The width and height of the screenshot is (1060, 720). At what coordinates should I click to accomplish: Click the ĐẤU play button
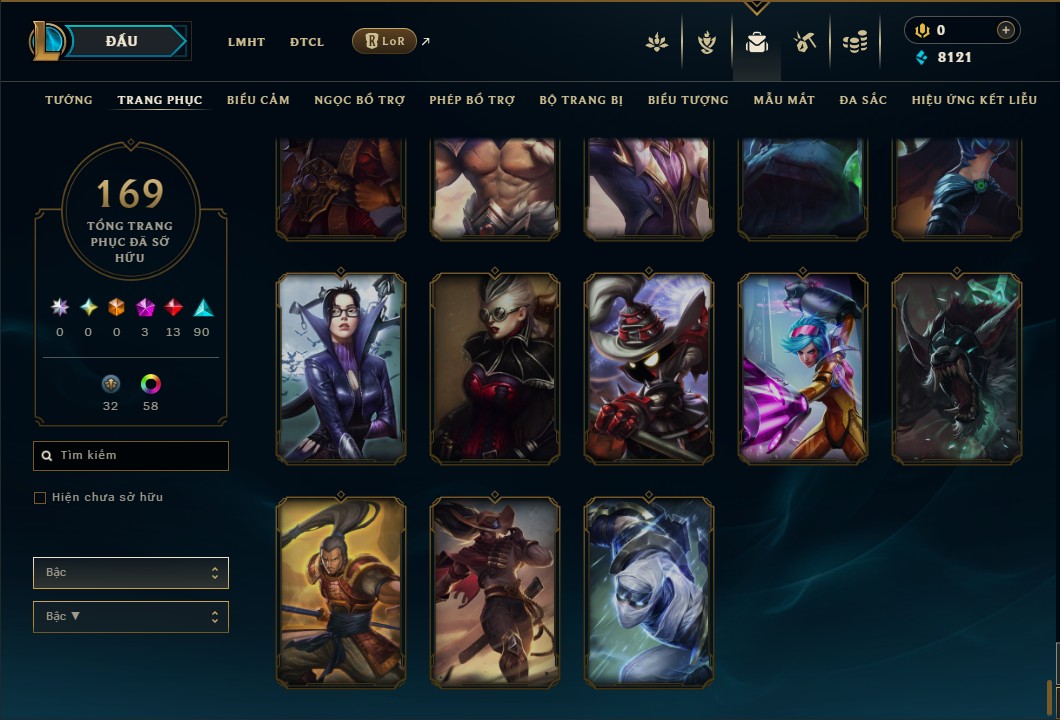click(122, 41)
